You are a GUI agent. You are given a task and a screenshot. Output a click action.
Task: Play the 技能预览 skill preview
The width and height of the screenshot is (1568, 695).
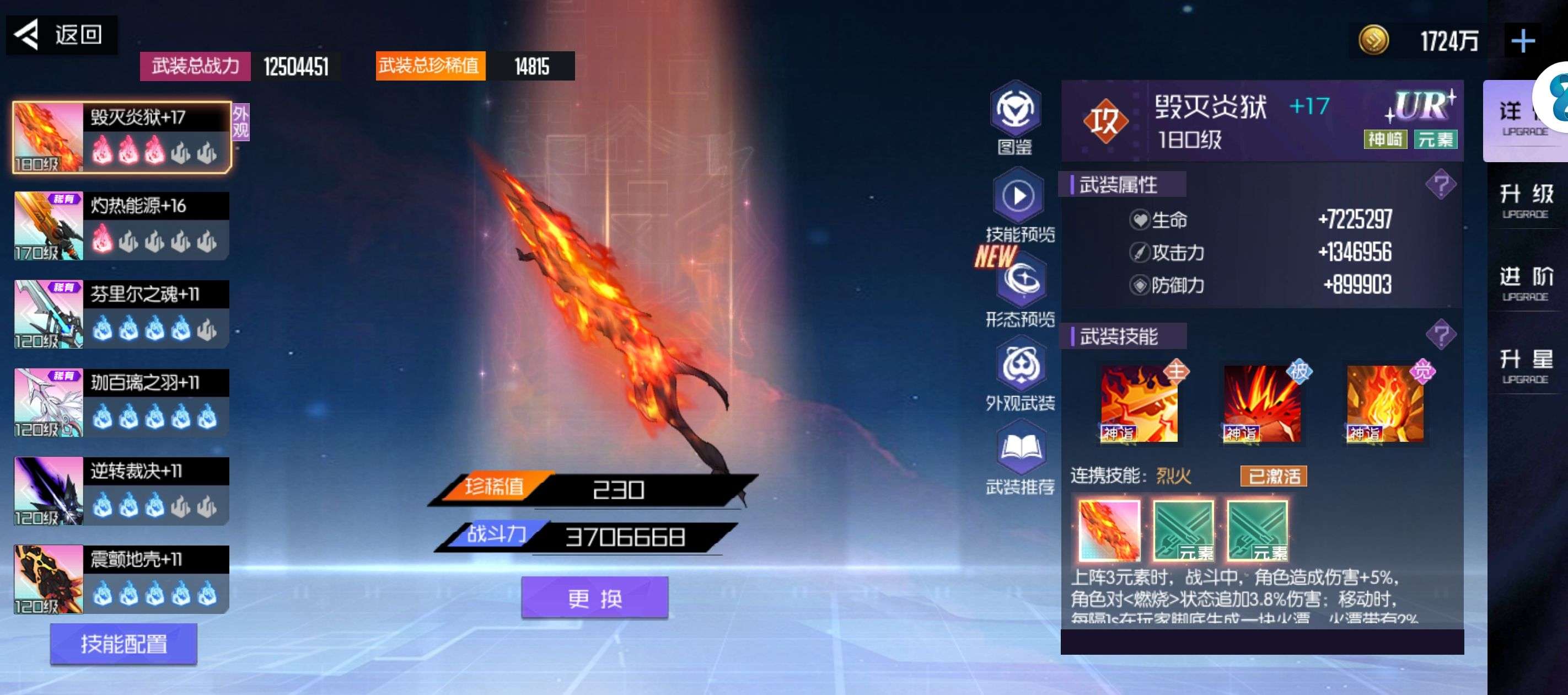pos(1019,204)
